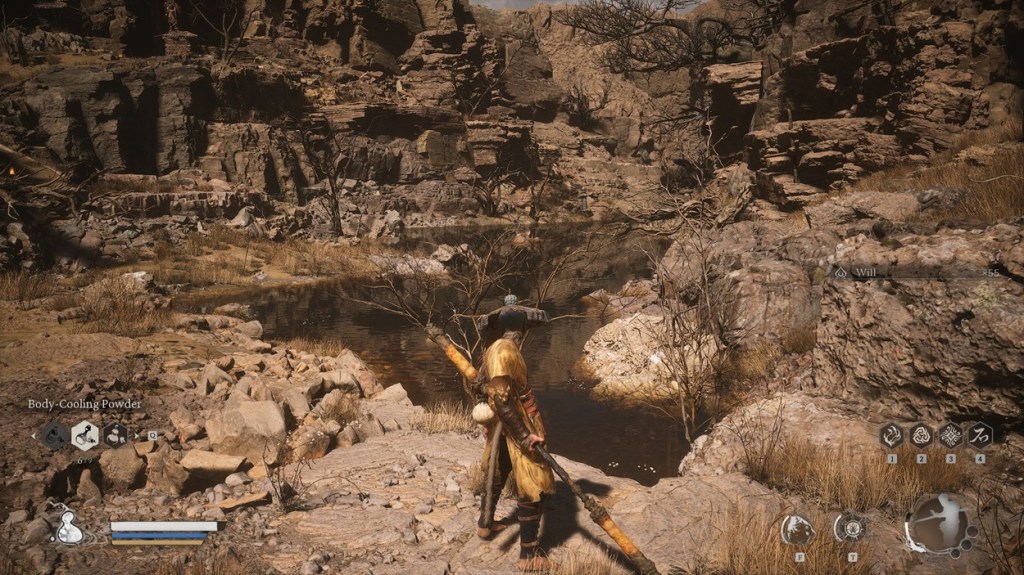Choose the dimmed item slot left of Body-Cooling Powder

pyautogui.click(x=55, y=434)
